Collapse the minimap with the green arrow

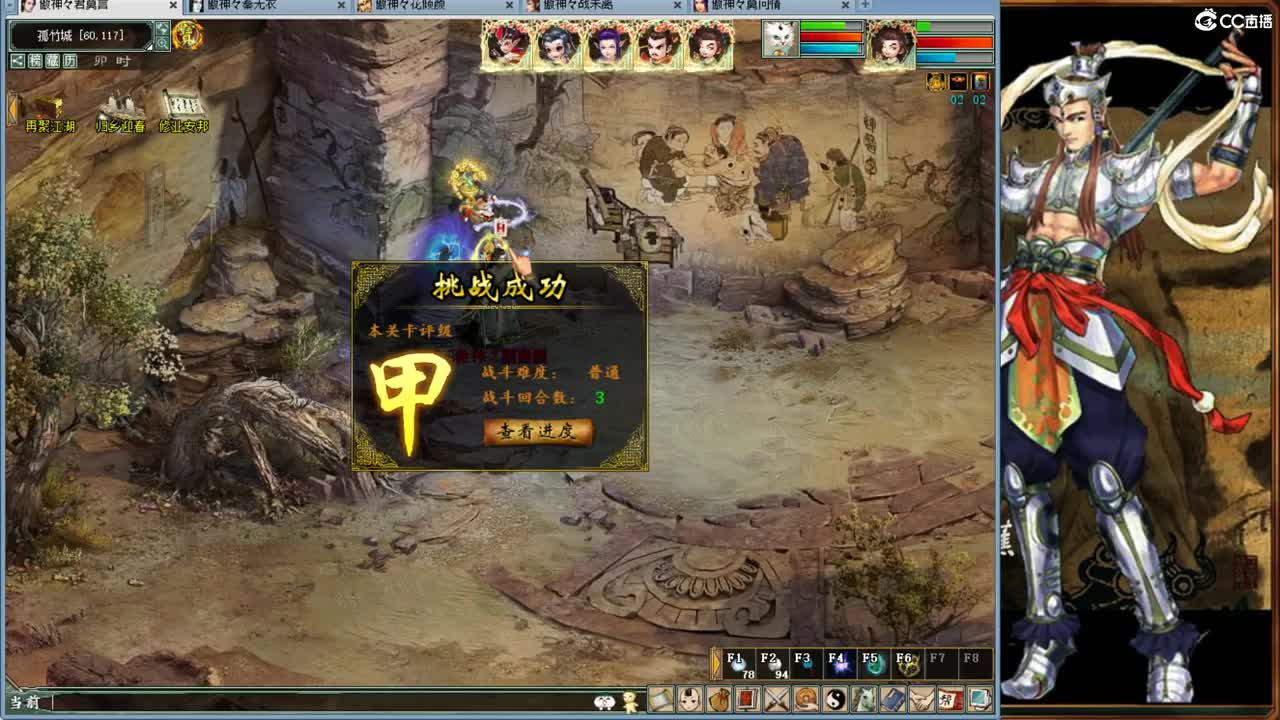point(162,29)
